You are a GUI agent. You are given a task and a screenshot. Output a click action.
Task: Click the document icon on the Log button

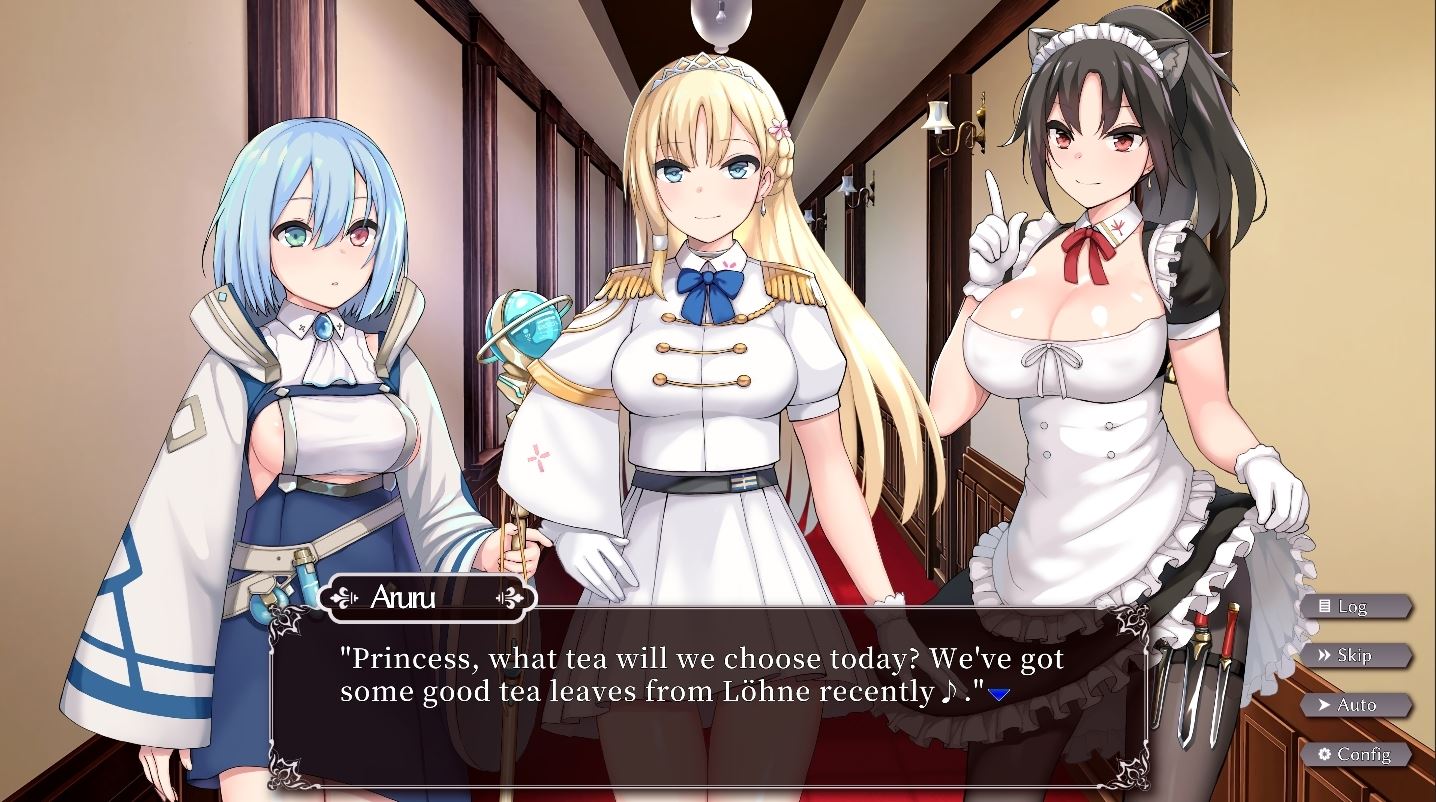coord(1326,606)
